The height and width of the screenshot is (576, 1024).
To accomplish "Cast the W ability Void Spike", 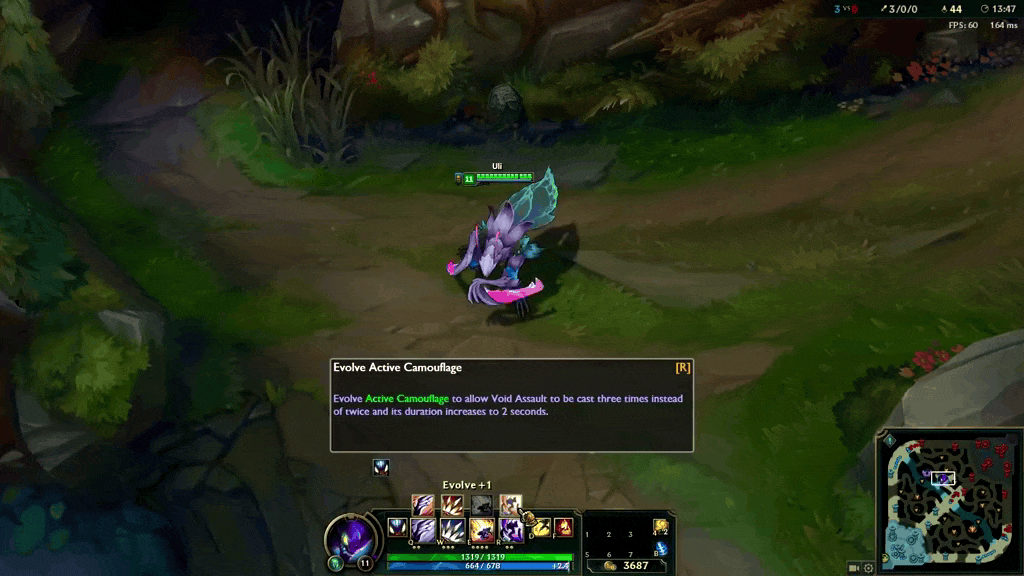I will [x=452, y=529].
